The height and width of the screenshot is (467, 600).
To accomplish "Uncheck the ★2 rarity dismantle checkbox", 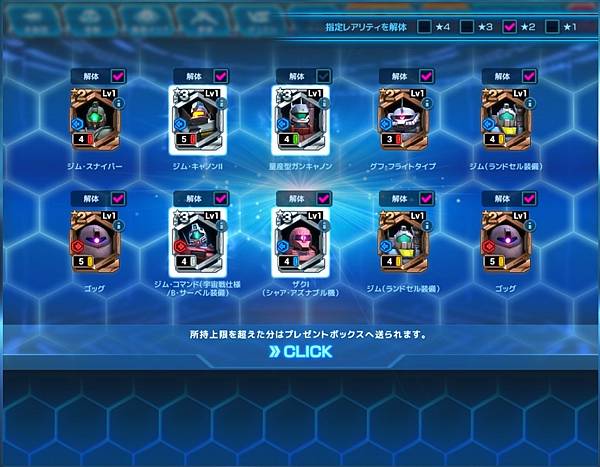I will (x=510, y=27).
